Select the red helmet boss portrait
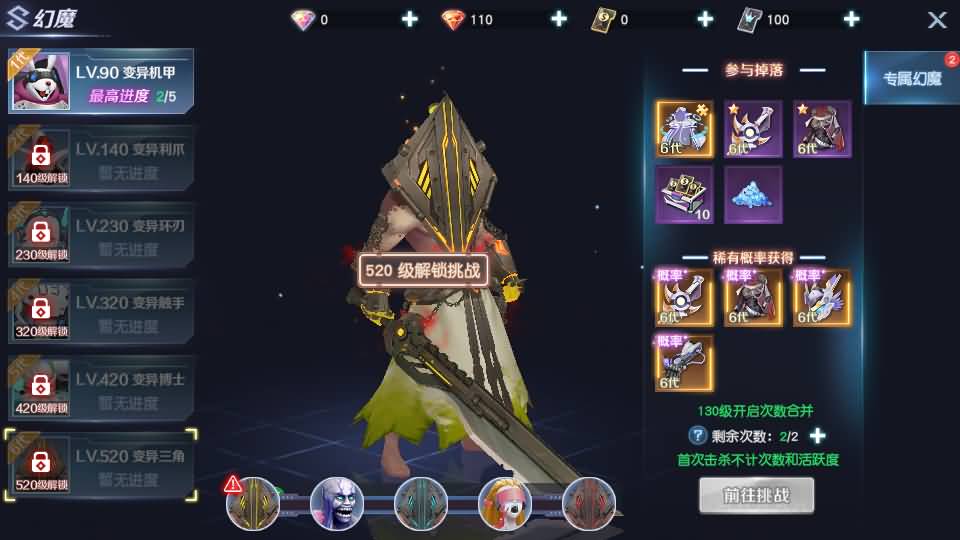This screenshot has width=960, height=540. 588,503
